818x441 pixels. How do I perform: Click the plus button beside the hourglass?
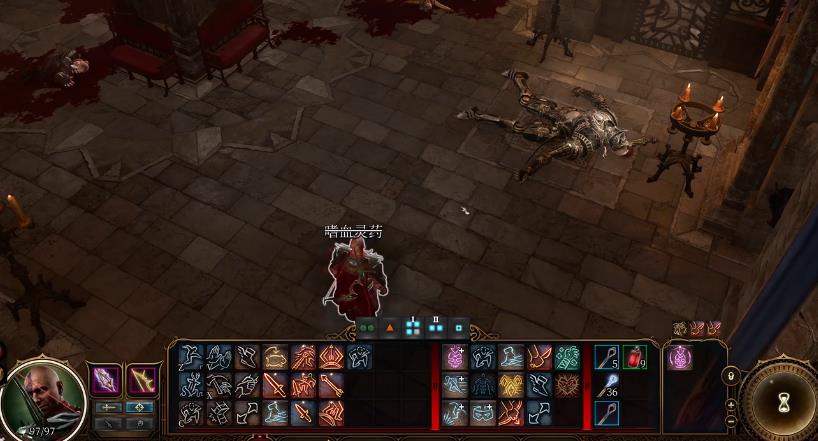click(731, 405)
